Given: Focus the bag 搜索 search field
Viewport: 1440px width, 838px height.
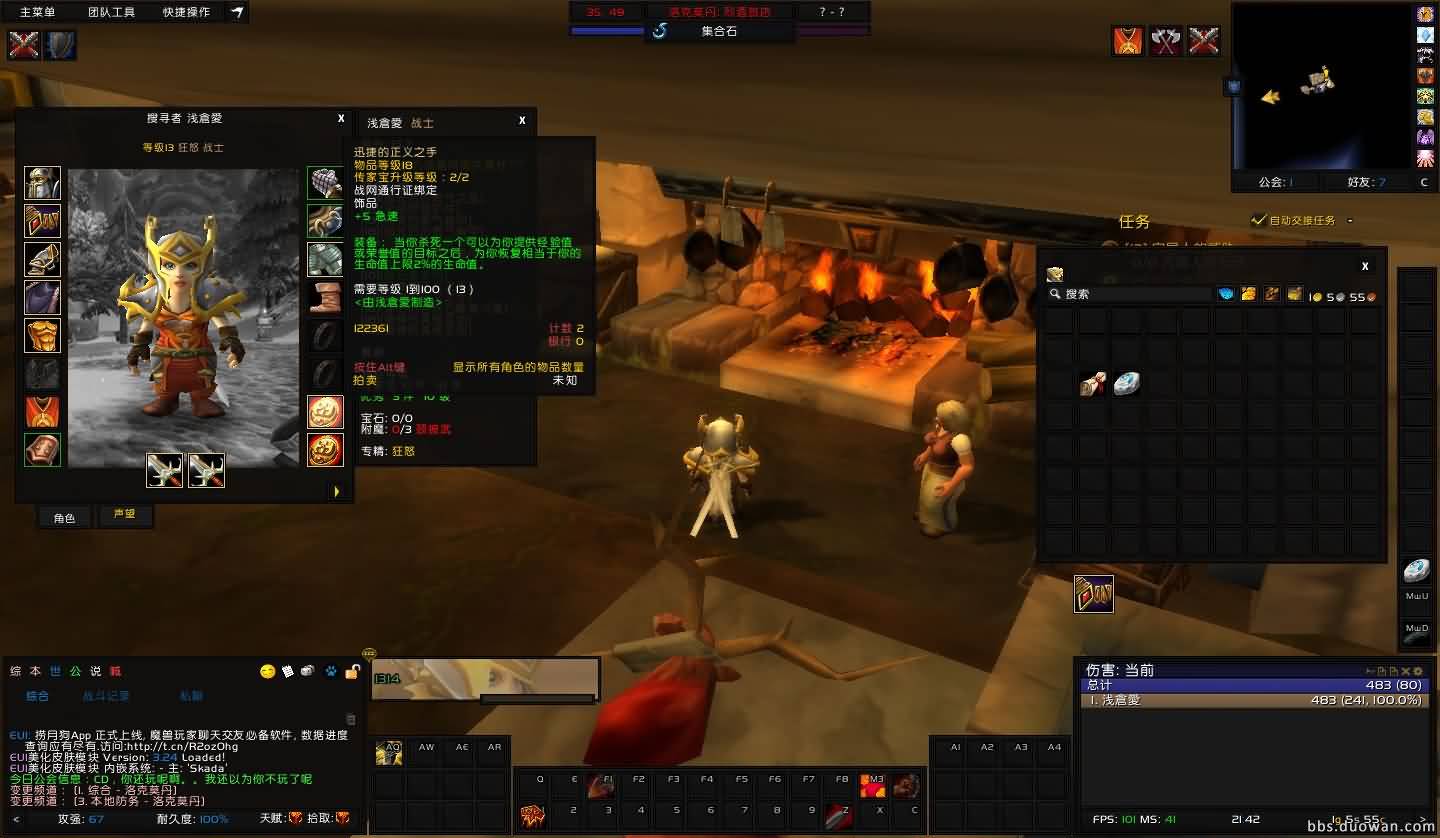Looking at the screenshot, I should (x=1130, y=294).
